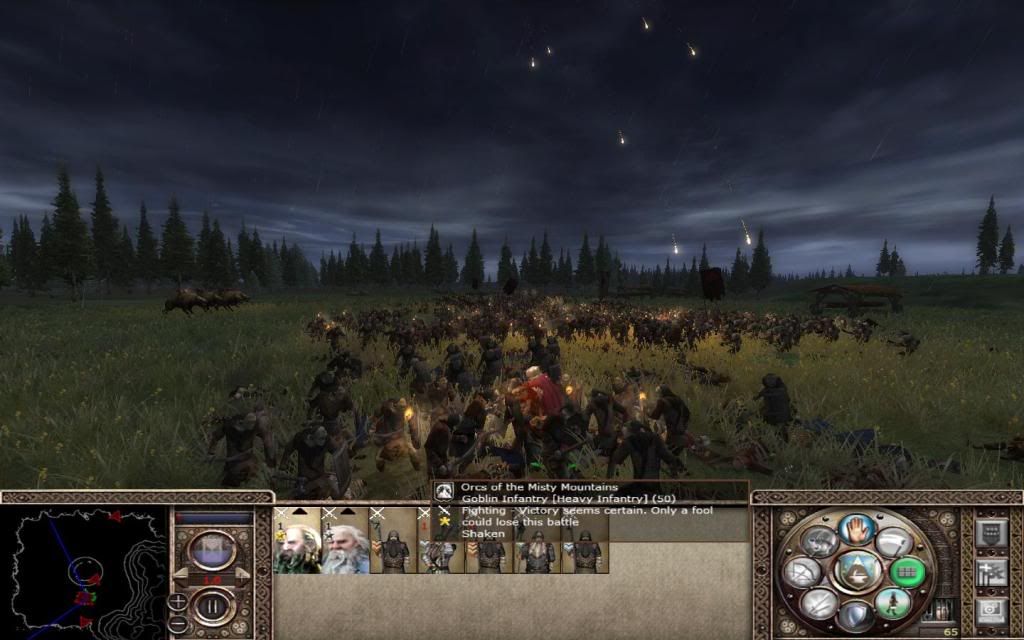The height and width of the screenshot is (640, 1024).
Task: Zoom in the minimap with the plus button
Action: click(178, 601)
